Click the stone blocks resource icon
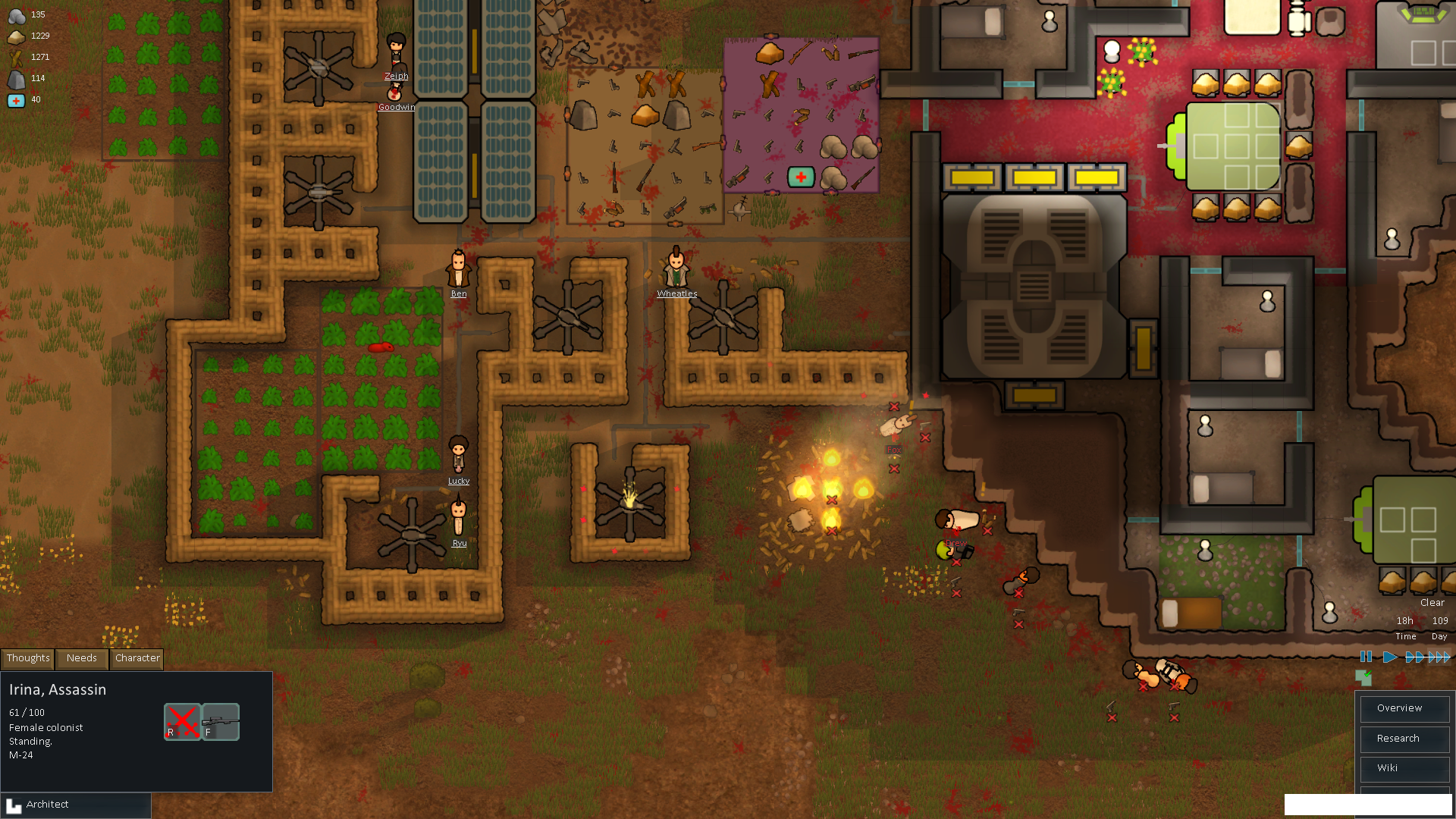 [17, 78]
